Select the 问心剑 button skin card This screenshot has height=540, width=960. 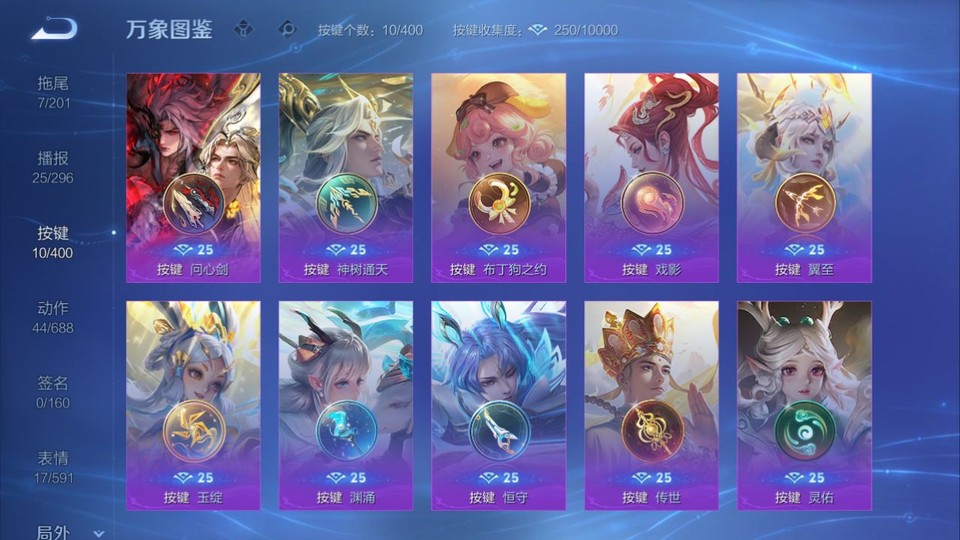[193, 177]
